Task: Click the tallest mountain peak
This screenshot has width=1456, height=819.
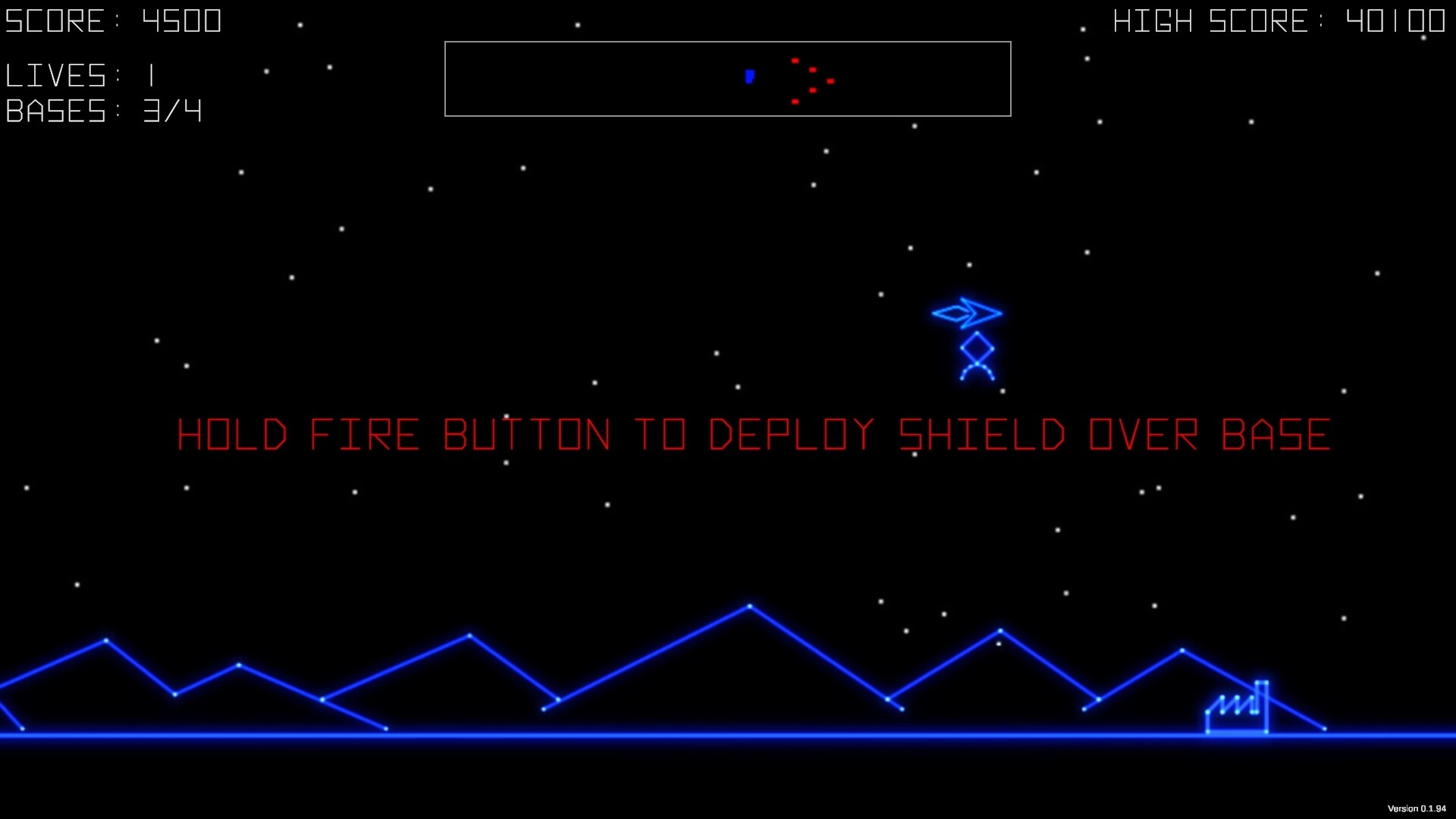Action: [751, 605]
